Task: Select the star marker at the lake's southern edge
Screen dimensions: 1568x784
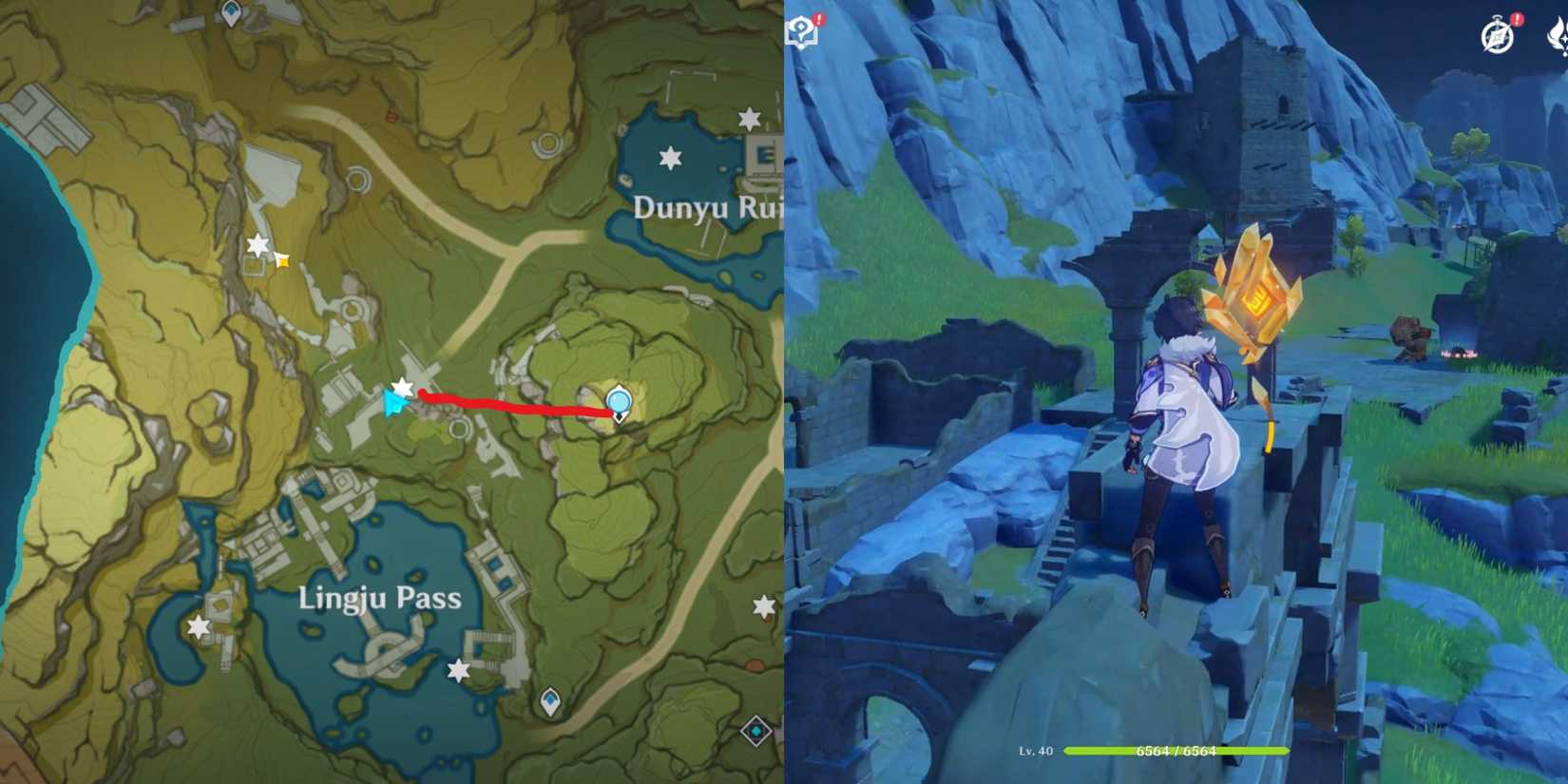Action: pos(459,669)
